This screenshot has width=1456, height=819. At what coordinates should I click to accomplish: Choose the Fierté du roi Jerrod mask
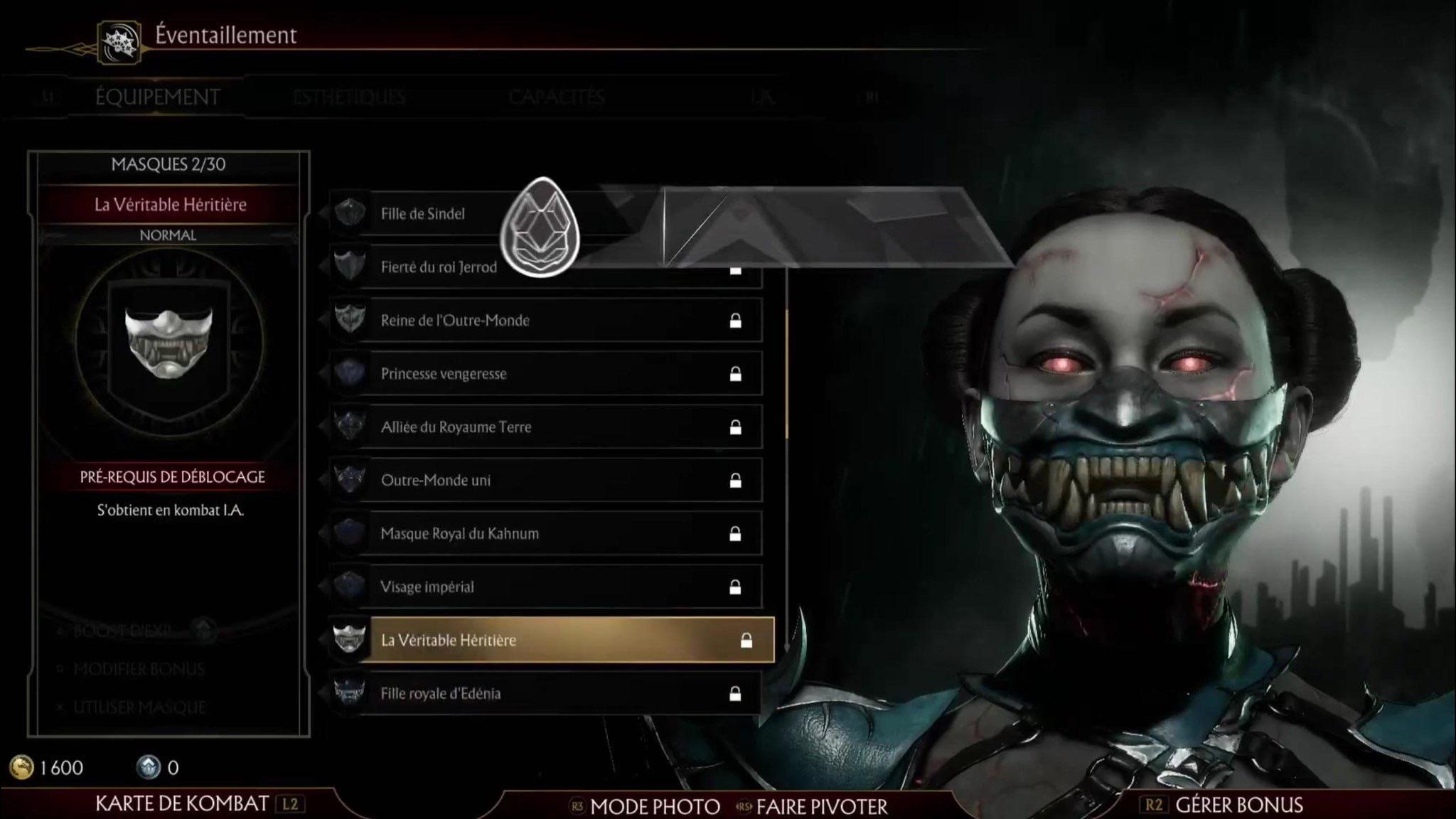coord(439,267)
